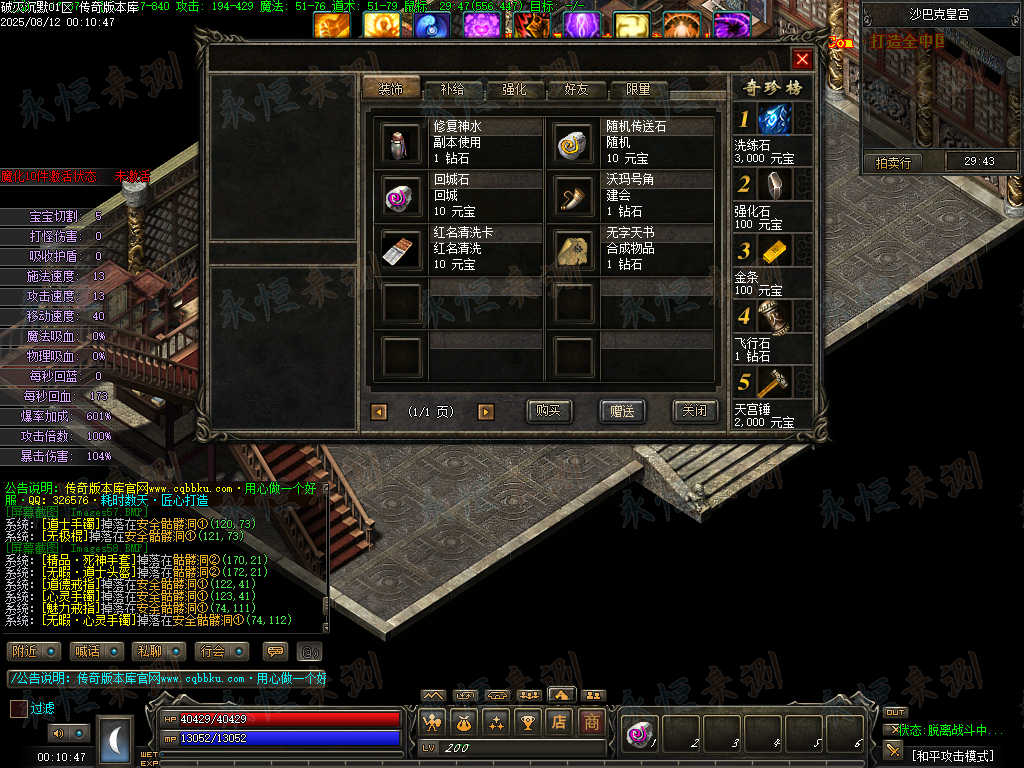The height and width of the screenshot is (768, 1024).
Task: Select the 限量 shop tab
Action: (638, 89)
